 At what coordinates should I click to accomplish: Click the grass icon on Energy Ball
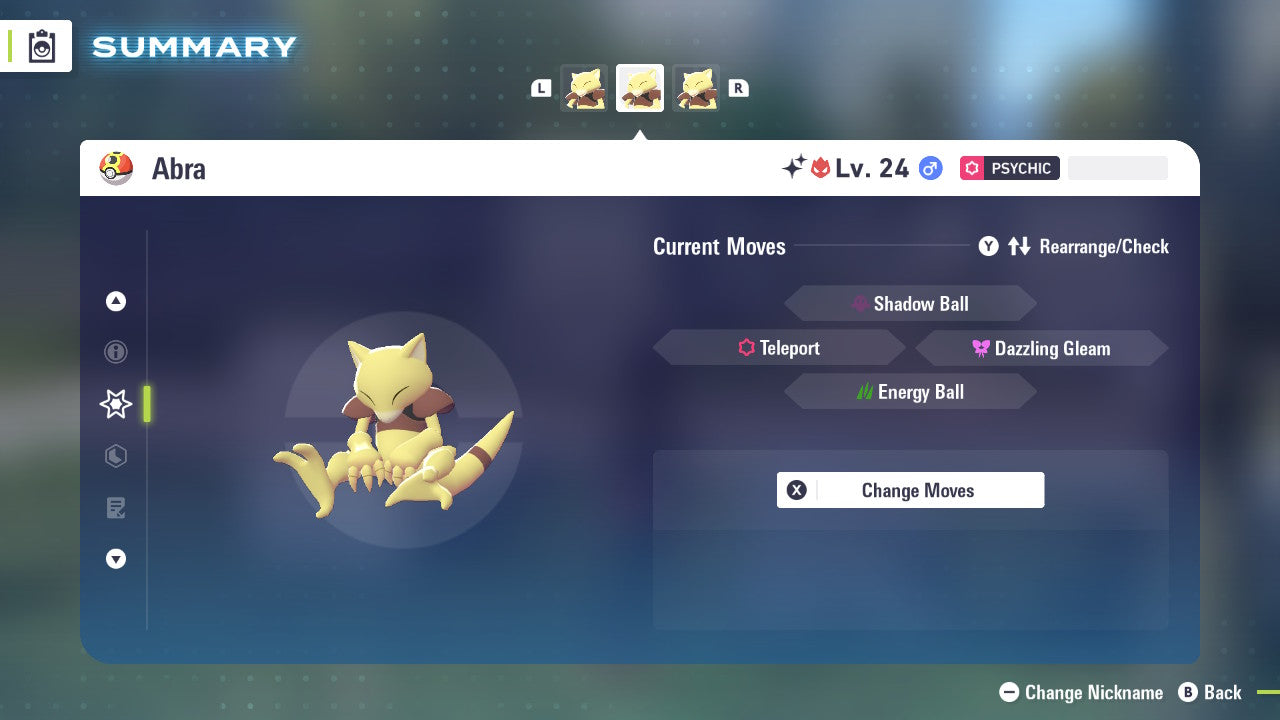pyautogui.click(x=866, y=392)
